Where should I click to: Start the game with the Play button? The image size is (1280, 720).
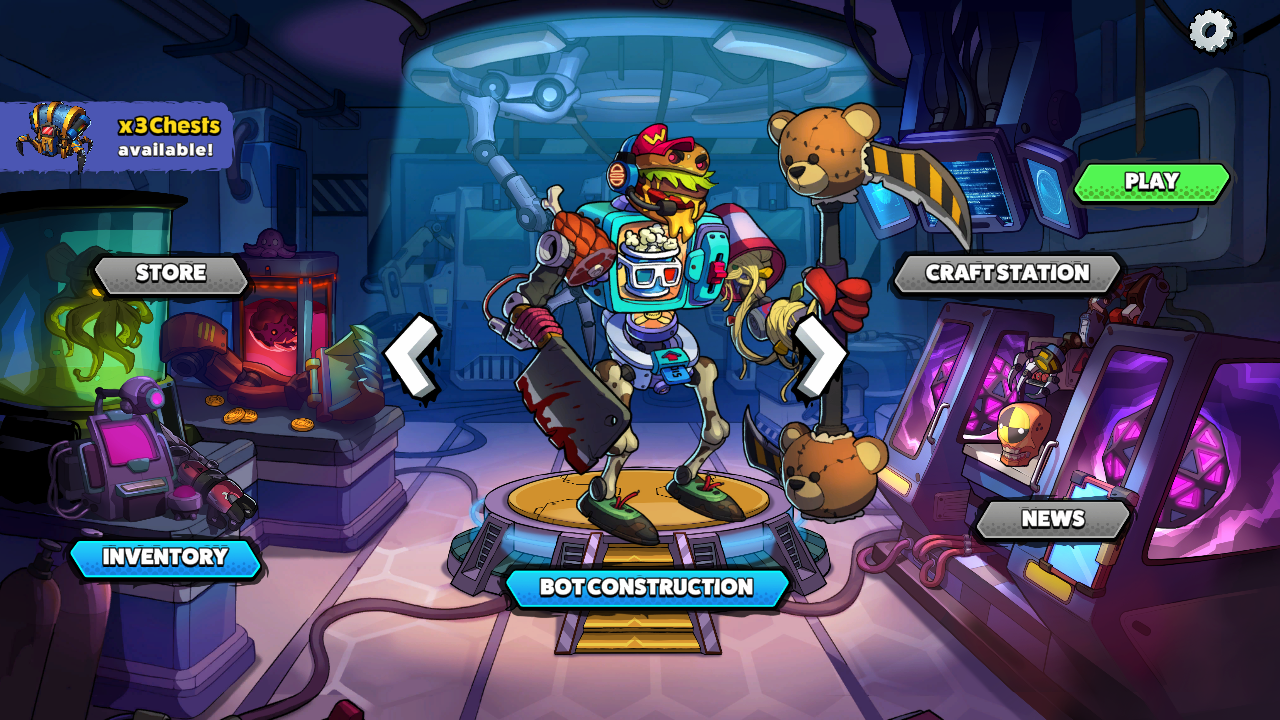pyautogui.click(x=1151, y=182)
